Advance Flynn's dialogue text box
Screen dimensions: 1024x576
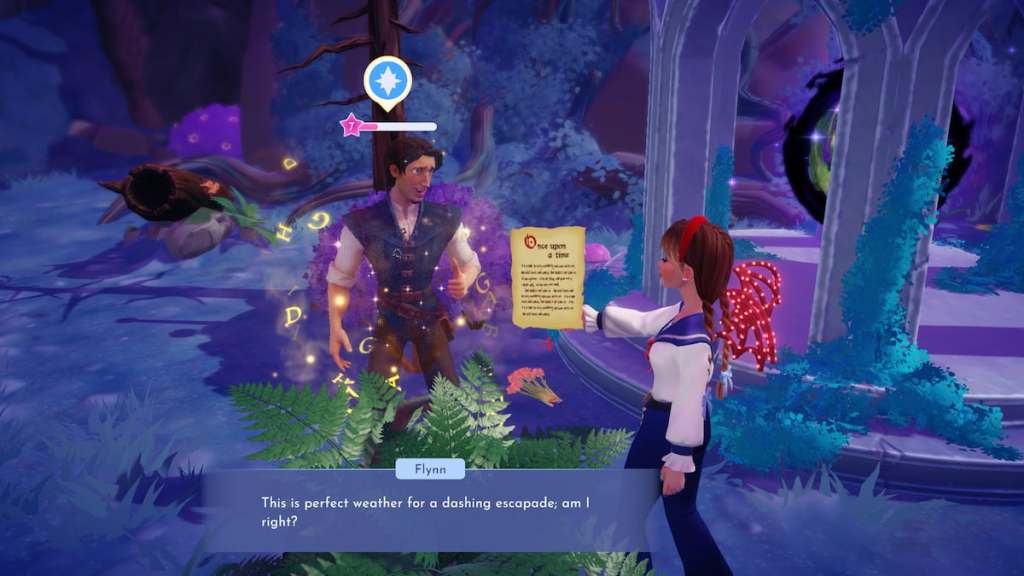coord(428,510)
